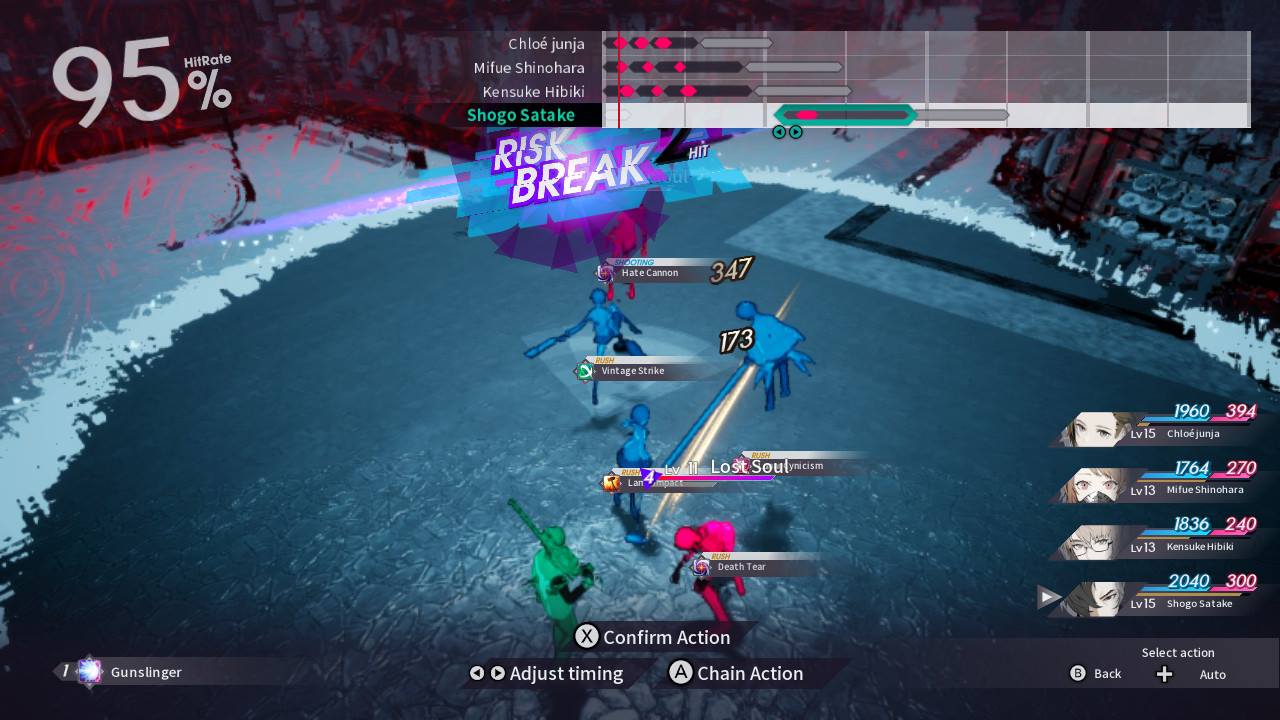The width and height of the screenshot is (1280, 720).
Task: Select Kensuke Hibiki's timeline row label
Action: pos(533,92)
